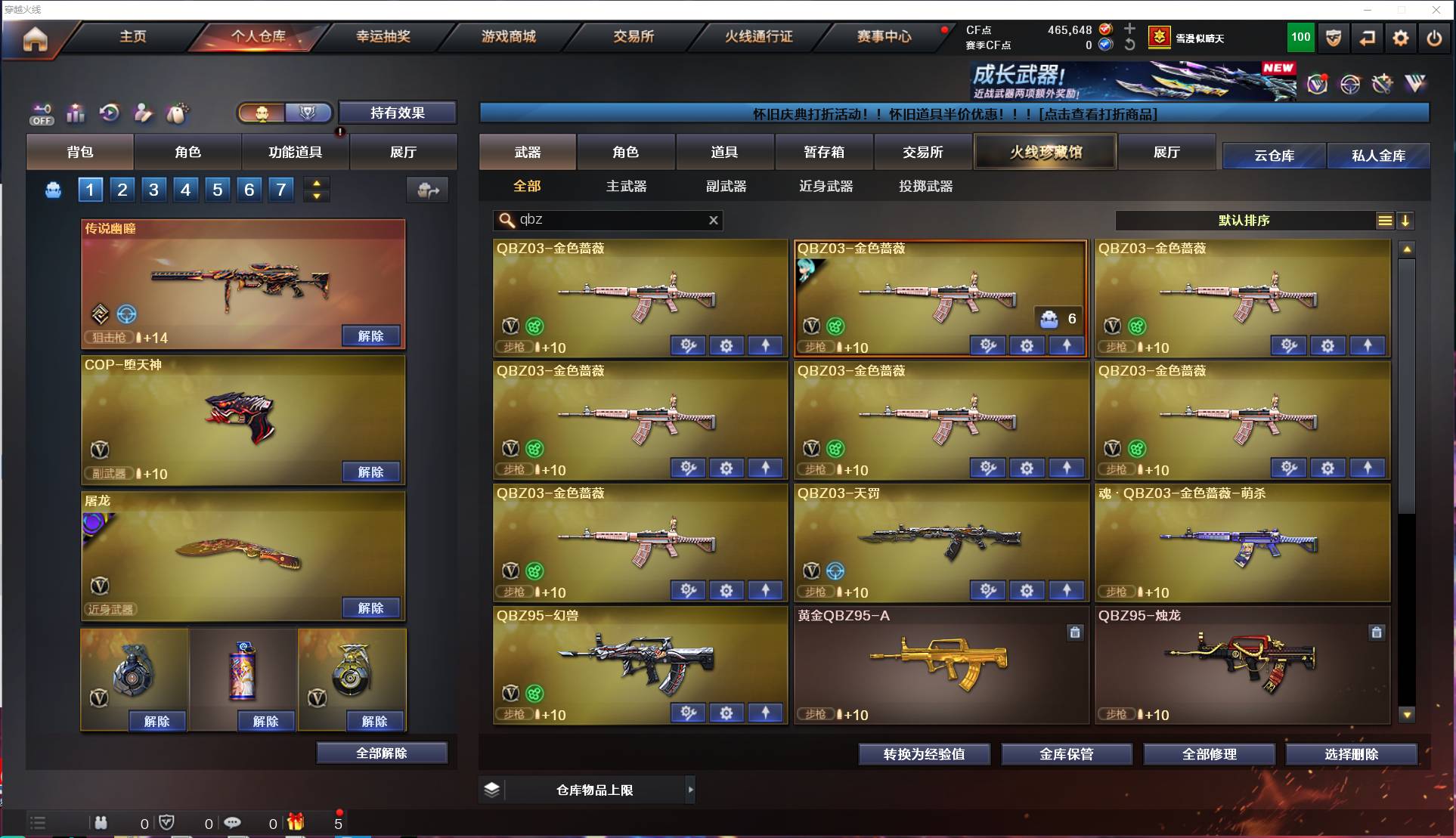Click the backpack page-up stepper arrow
The image size is (1456, 838).
tap(317, 183)
